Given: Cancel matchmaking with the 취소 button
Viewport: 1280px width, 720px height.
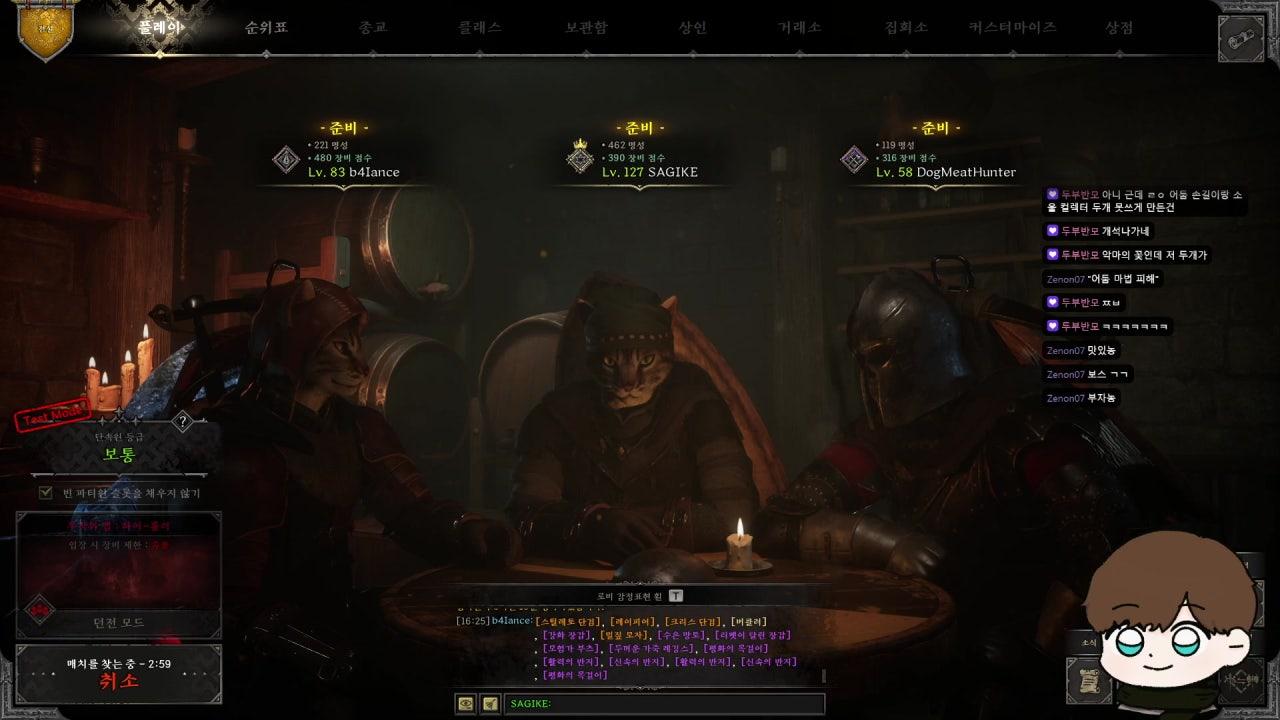Looking at the screenshot, I should click(x=119, y=681).
